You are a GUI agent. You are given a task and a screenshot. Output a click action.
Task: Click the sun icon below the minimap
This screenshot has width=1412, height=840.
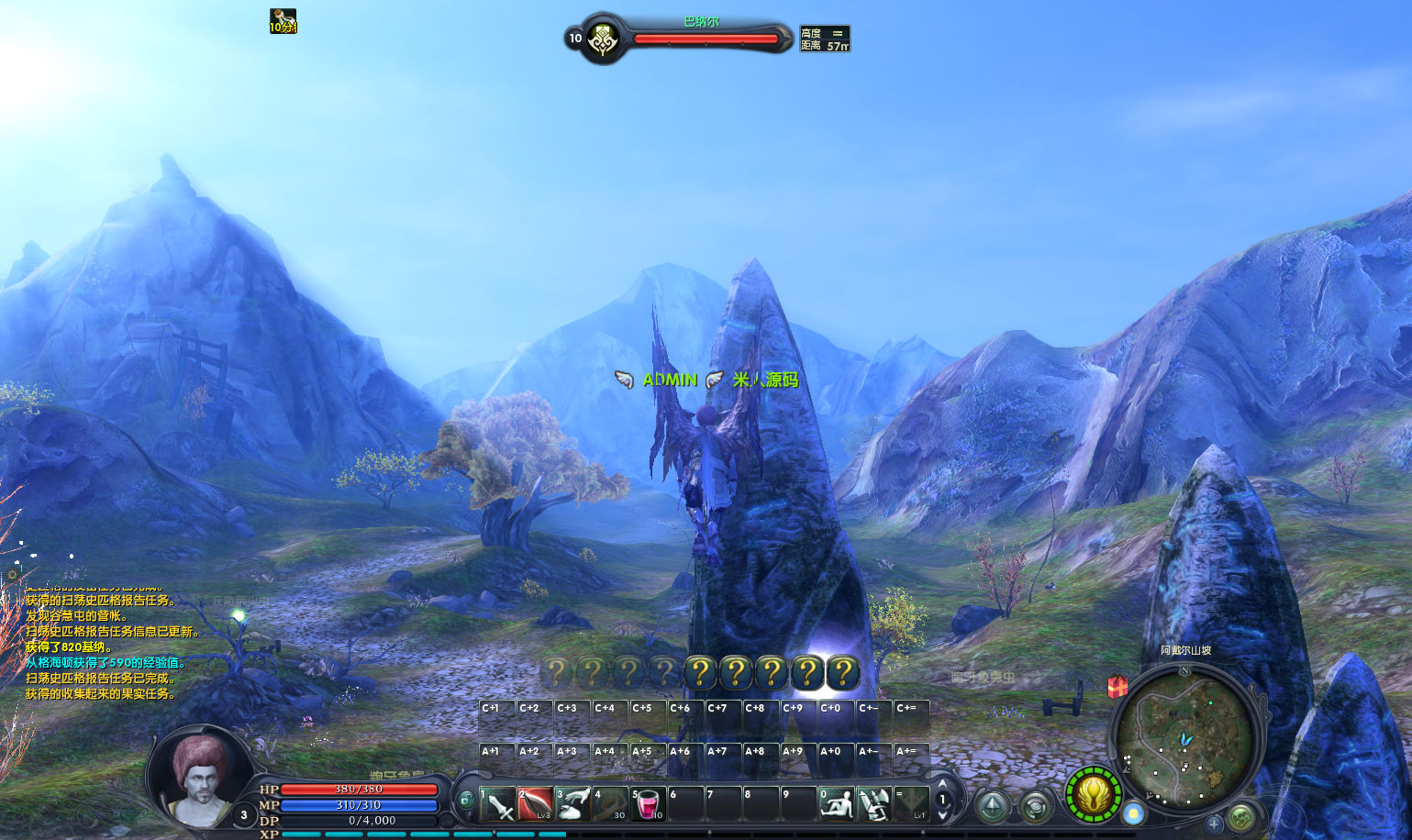[1134, 813]
